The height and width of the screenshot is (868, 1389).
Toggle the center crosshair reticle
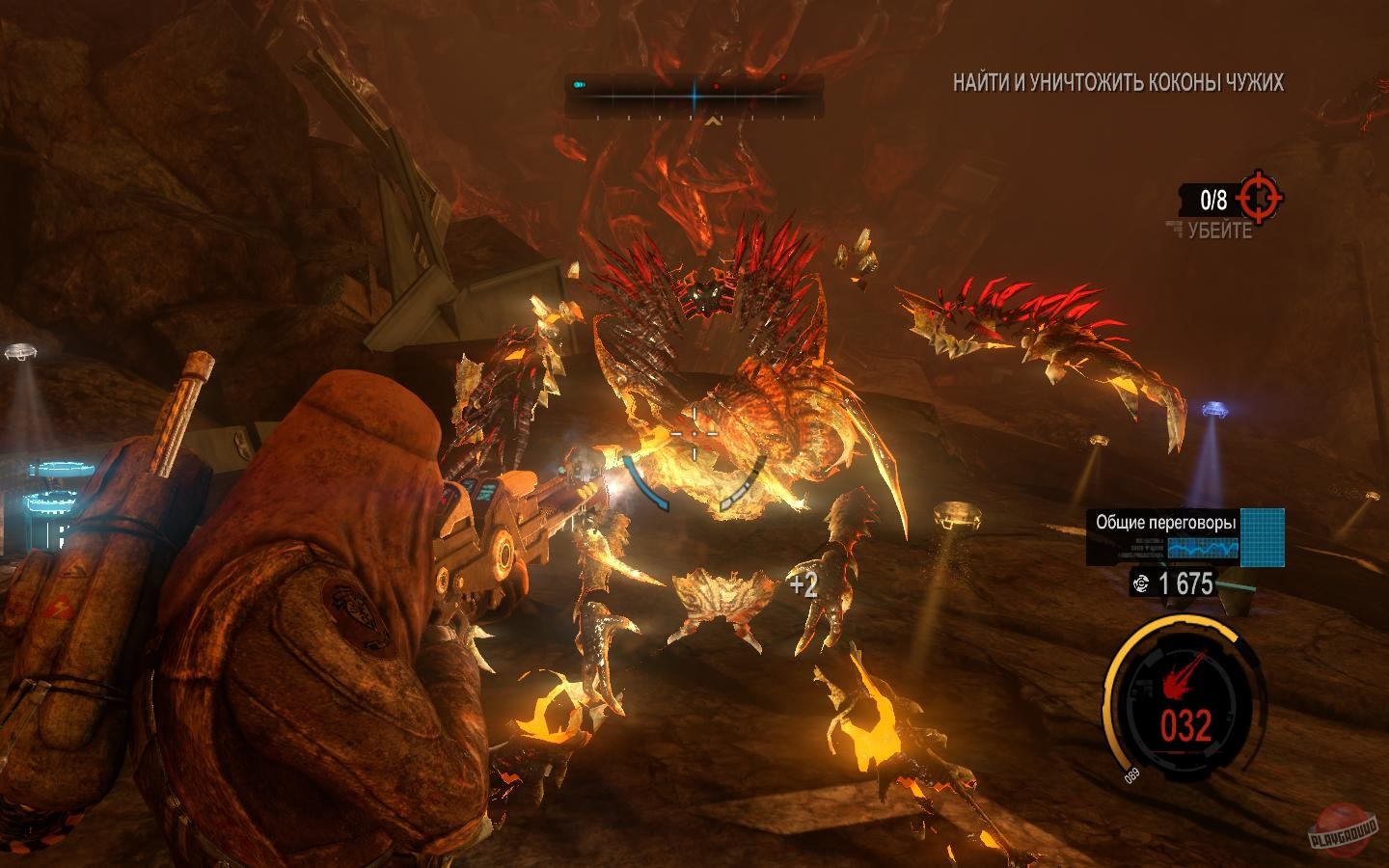(x=694, y=436)
